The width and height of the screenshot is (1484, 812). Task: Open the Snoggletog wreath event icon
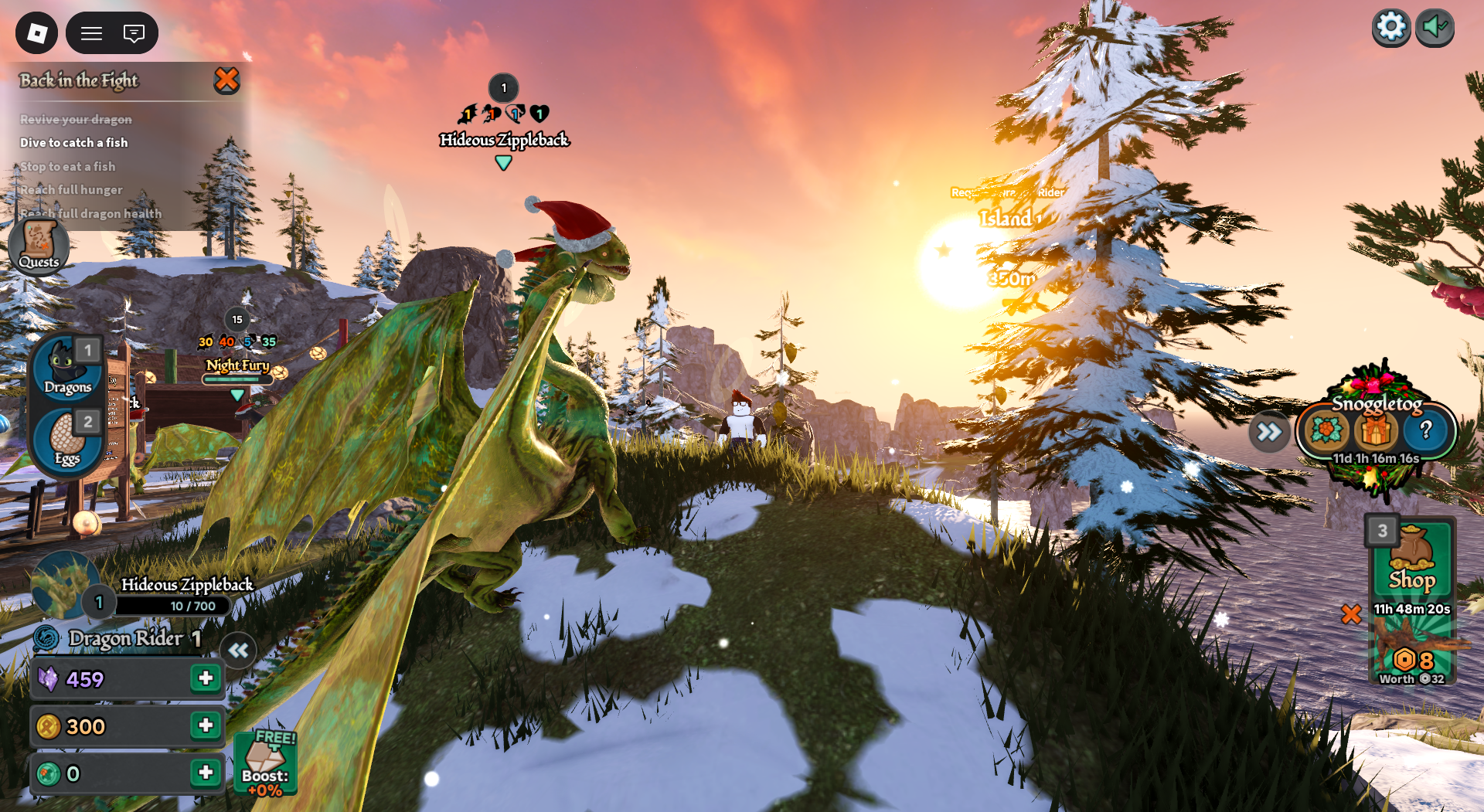point(1326,430)
